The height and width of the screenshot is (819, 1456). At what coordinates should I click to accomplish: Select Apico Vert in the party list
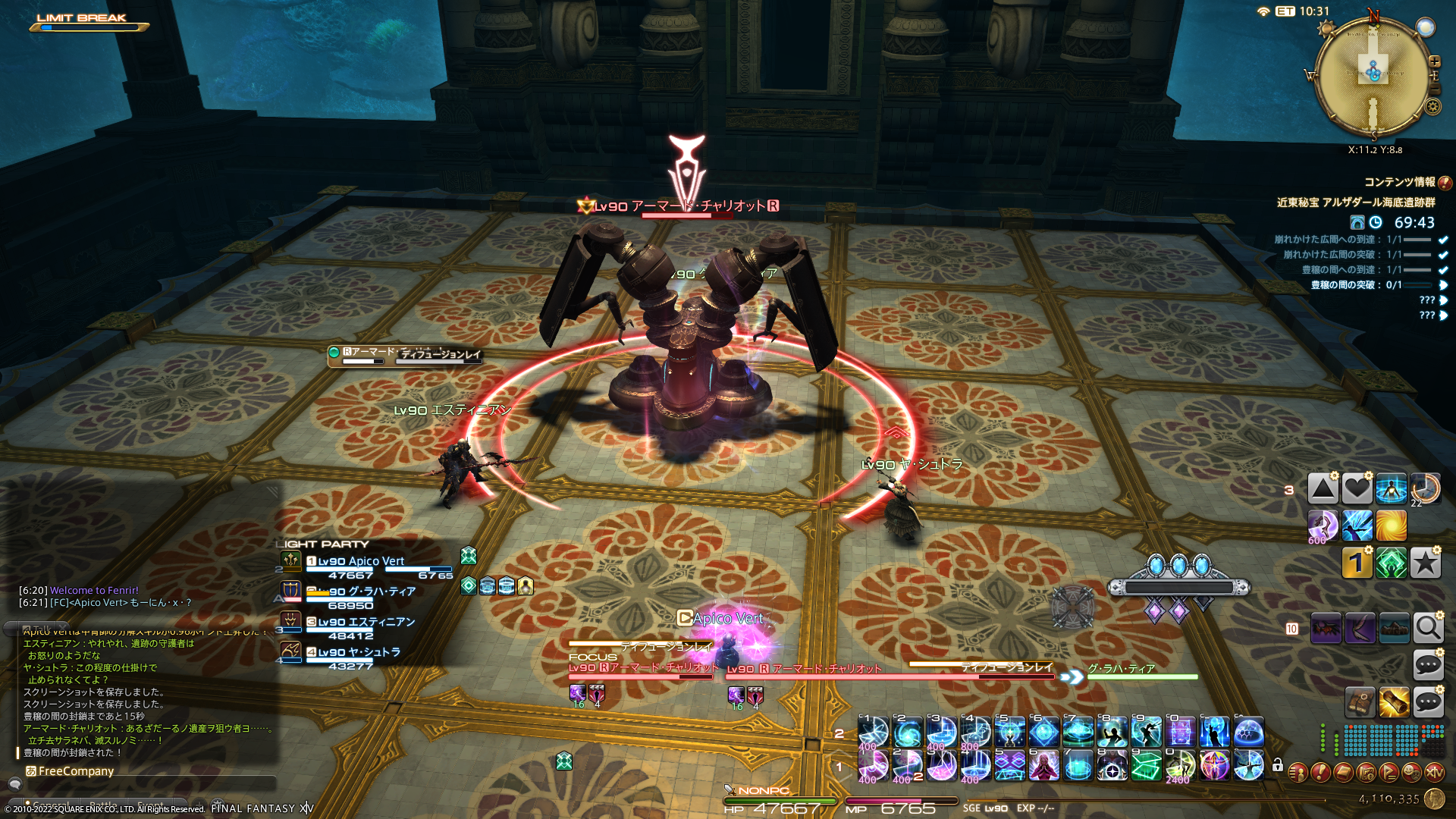[x=361, y=562]
